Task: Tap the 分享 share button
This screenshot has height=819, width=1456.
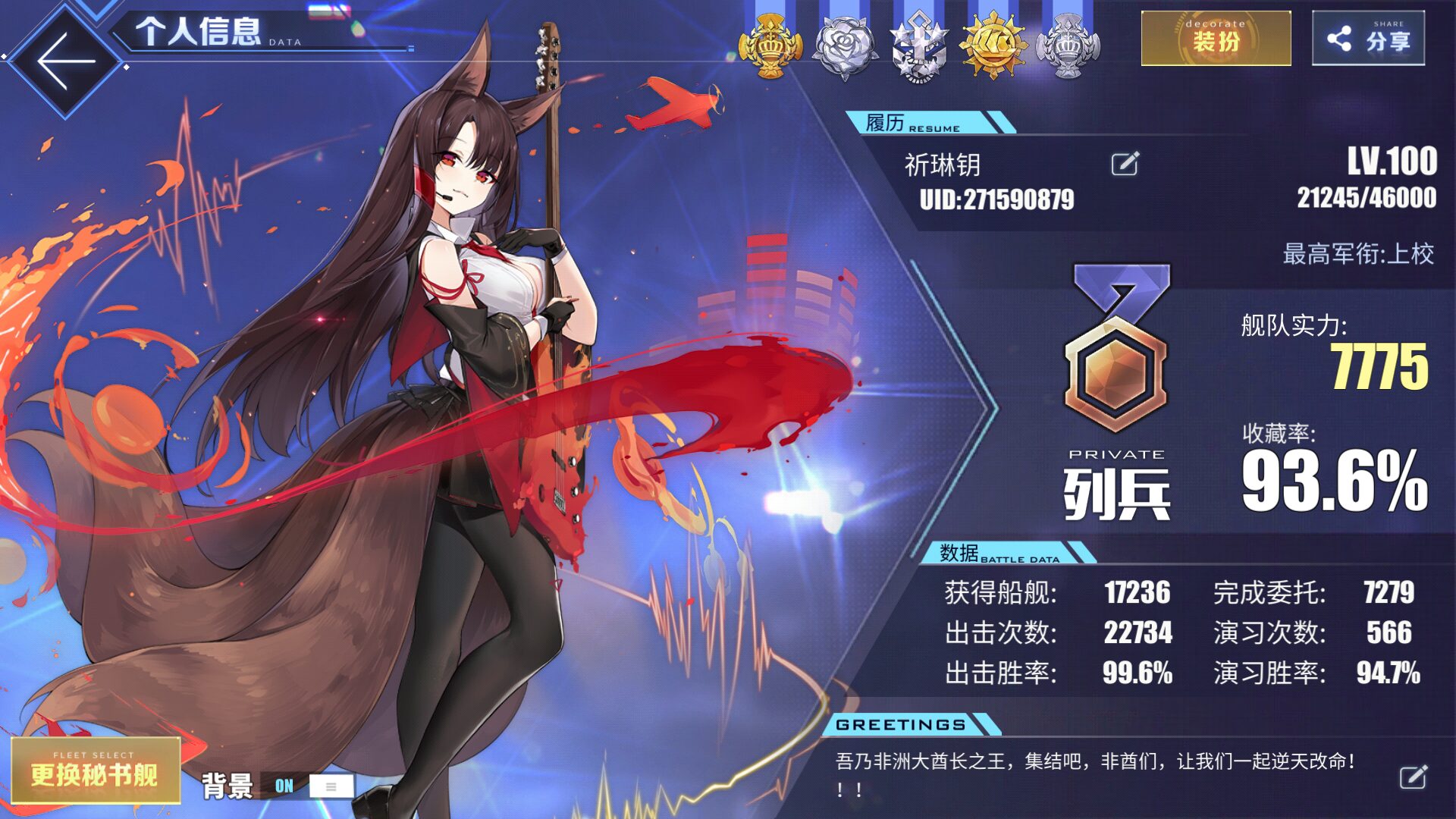Action: 1368,39
